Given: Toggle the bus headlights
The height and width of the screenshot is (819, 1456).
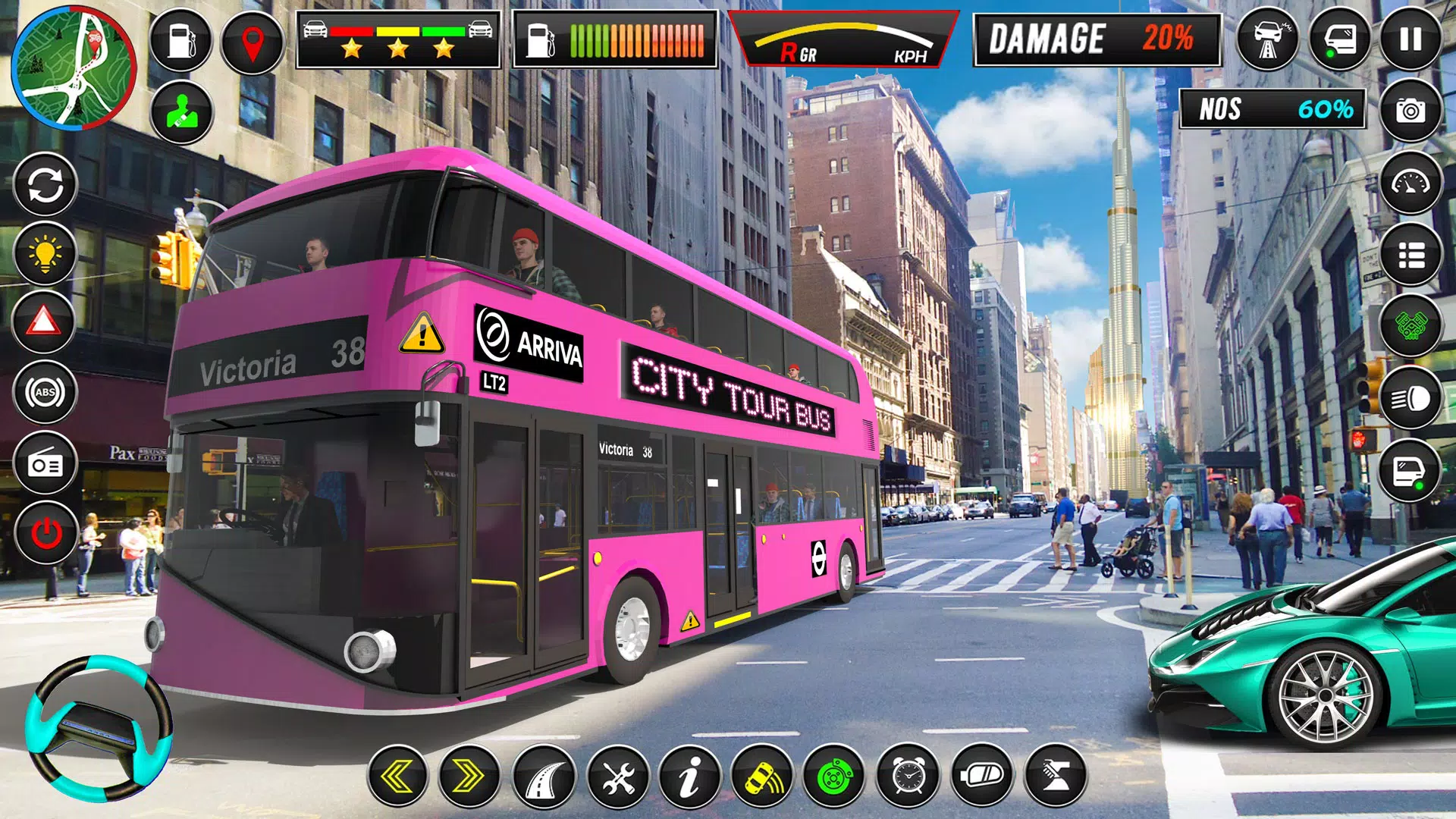Looking at the screenshot, I should tap(1409, 396).
